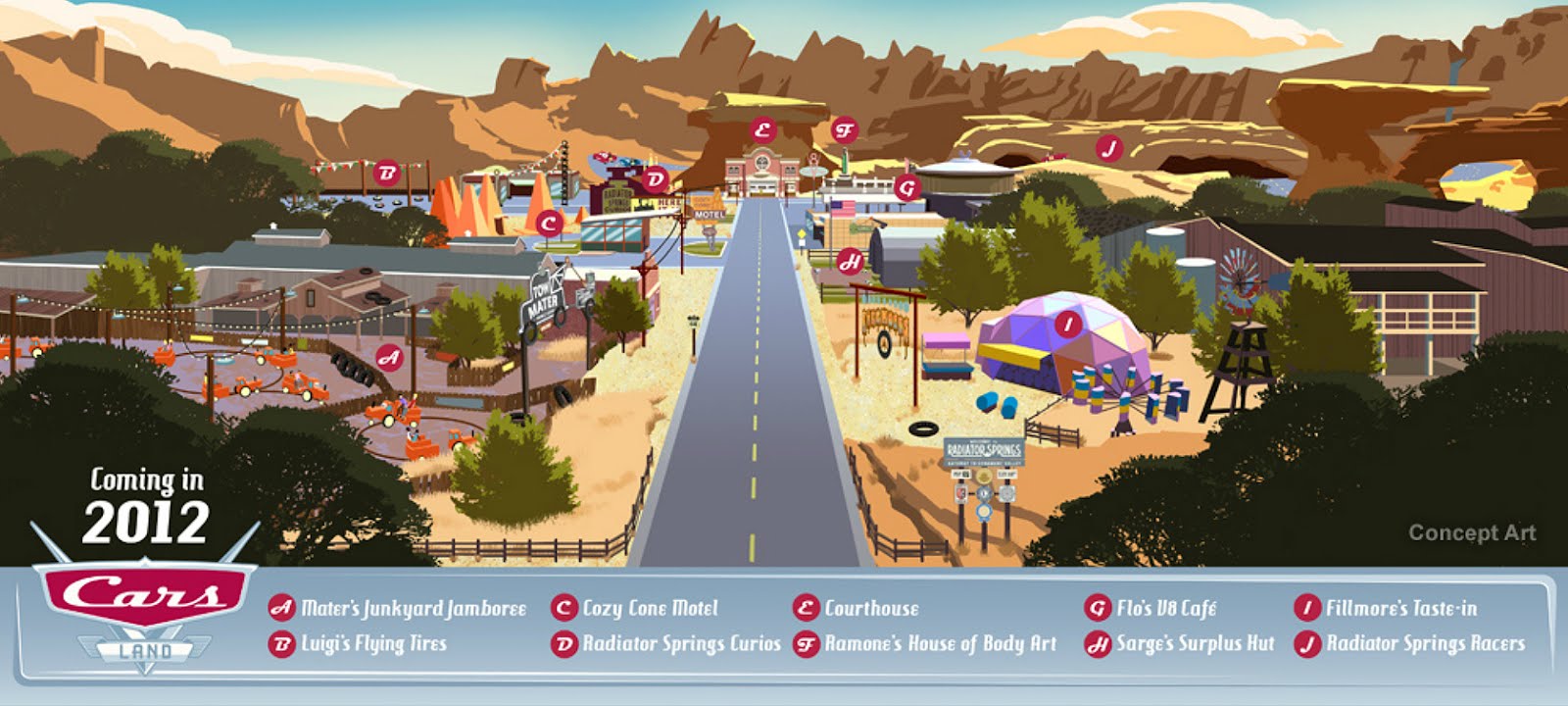1568x706 pixels.
Task: Select map marker F on the scene
Action: (x=844, y=129)
